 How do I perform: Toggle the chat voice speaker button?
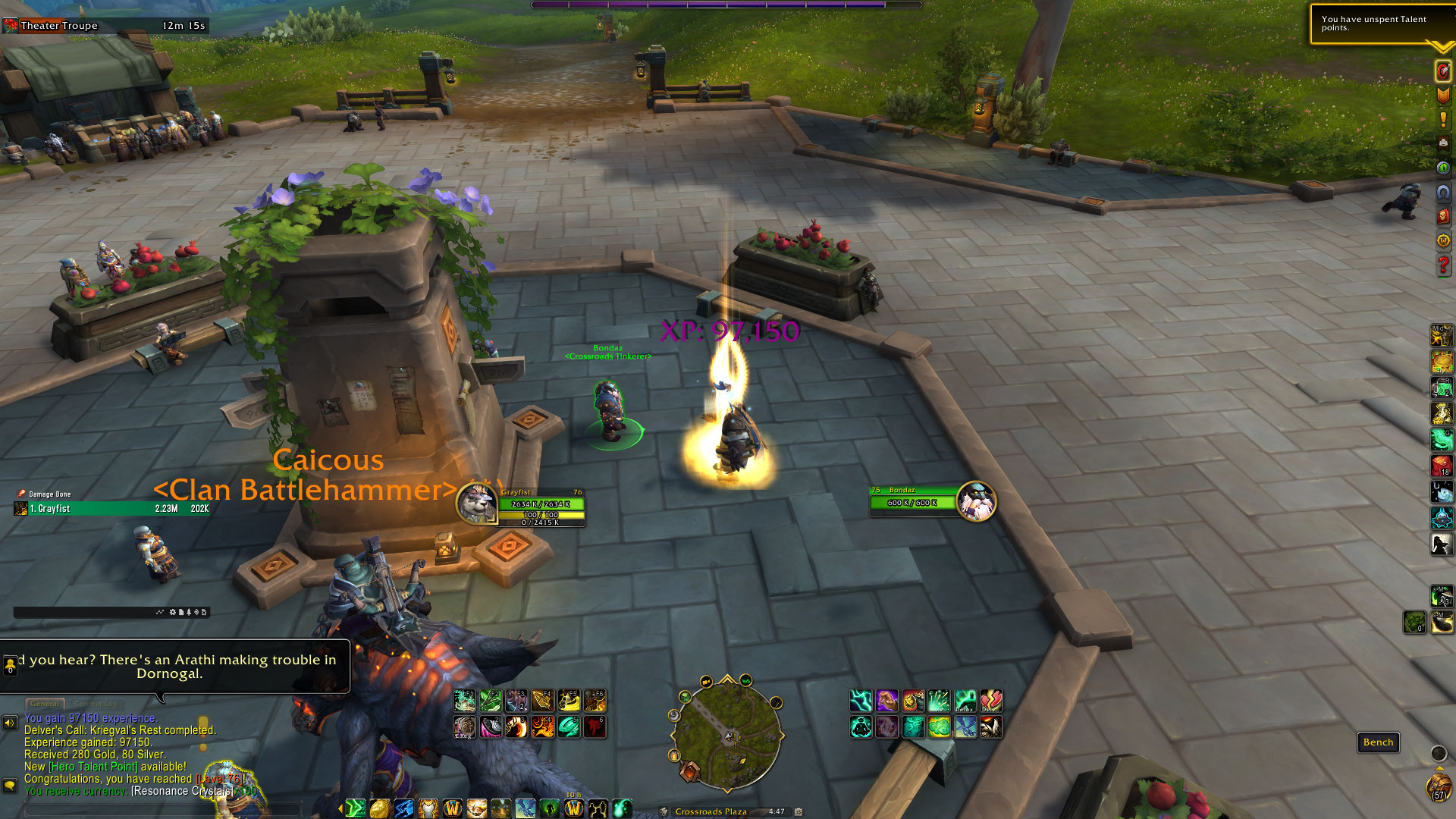10,723
